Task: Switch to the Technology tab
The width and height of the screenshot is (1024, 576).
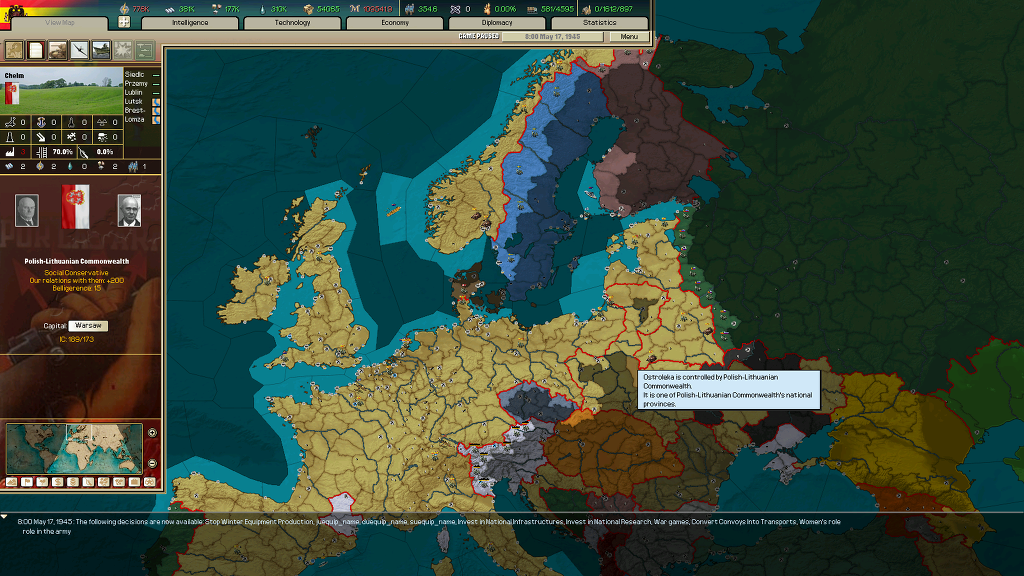Action: (293, 22)
